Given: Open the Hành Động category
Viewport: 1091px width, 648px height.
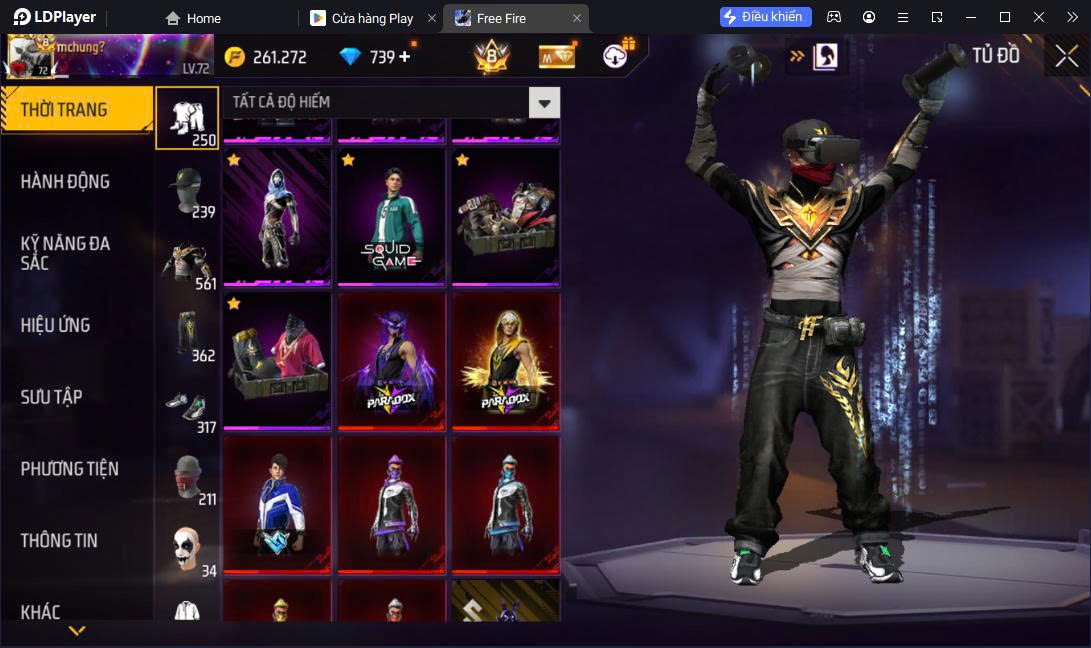Looking at the screenshot, I should click(x=65, y=181).
